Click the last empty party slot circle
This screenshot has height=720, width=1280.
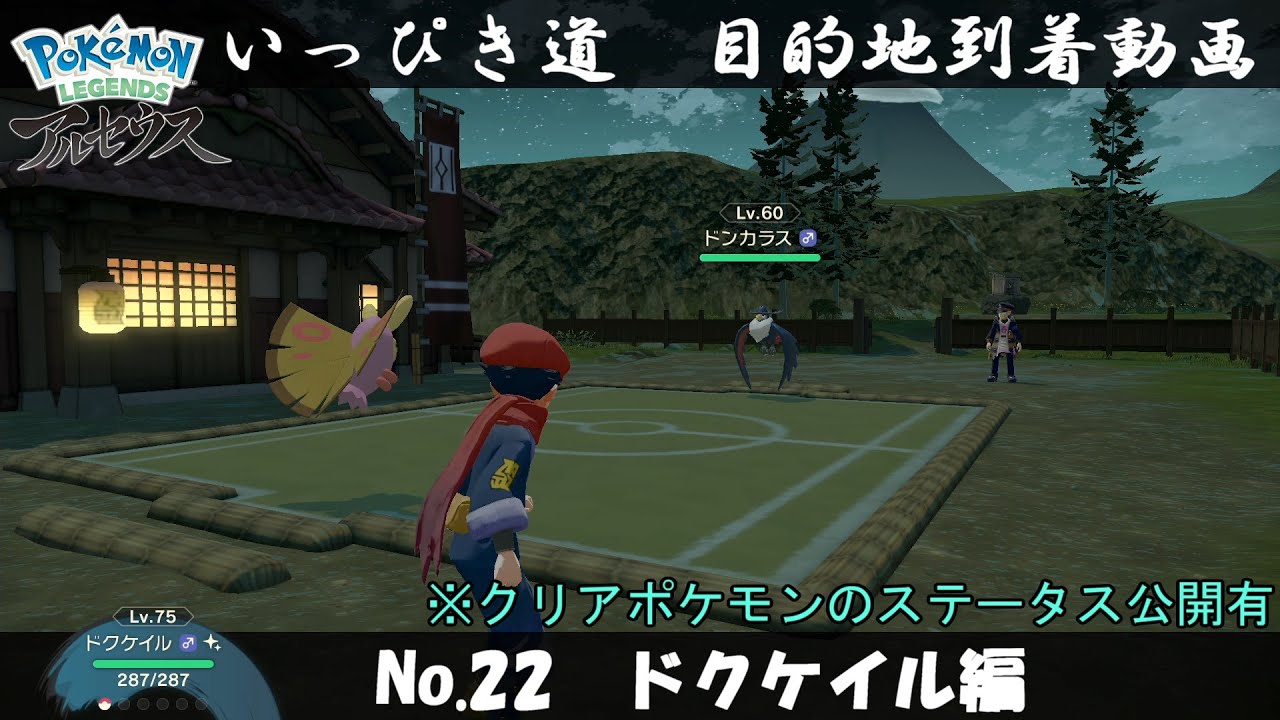pyautogui.click(x=200, y=704)
